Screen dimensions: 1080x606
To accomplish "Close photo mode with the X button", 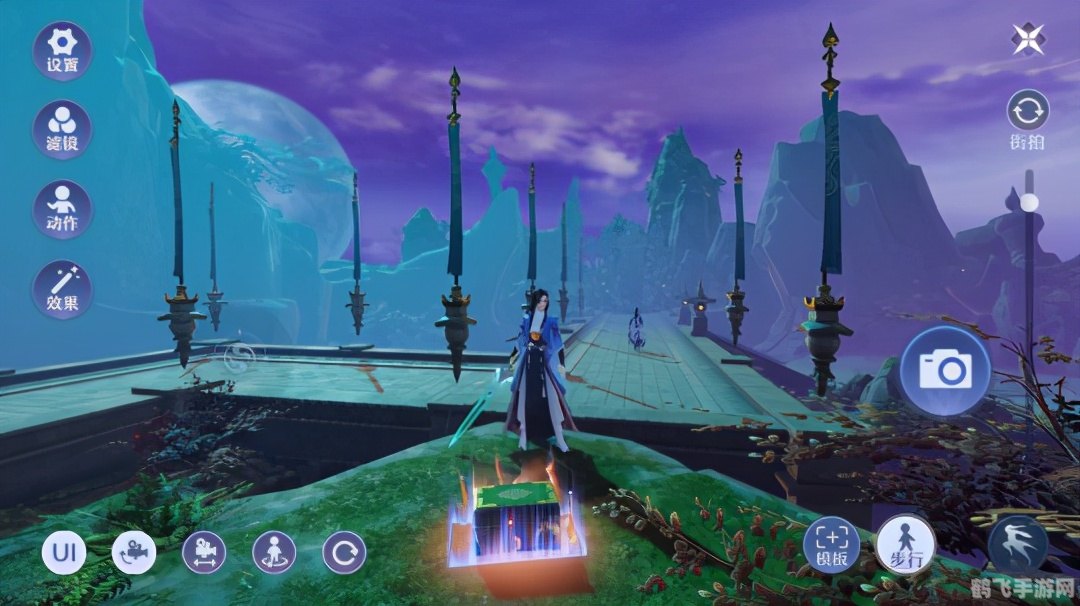I will [x=1028, y=38].
